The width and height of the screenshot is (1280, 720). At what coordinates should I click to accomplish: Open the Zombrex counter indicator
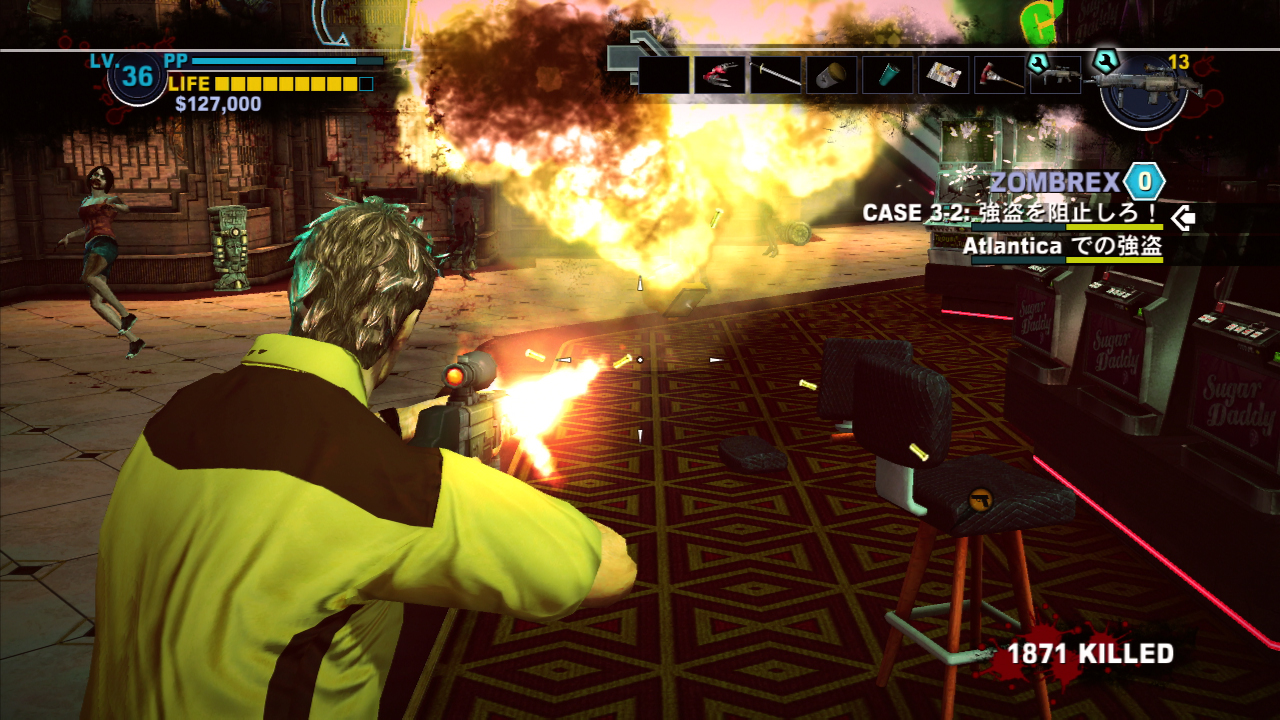pos(1144,182)
